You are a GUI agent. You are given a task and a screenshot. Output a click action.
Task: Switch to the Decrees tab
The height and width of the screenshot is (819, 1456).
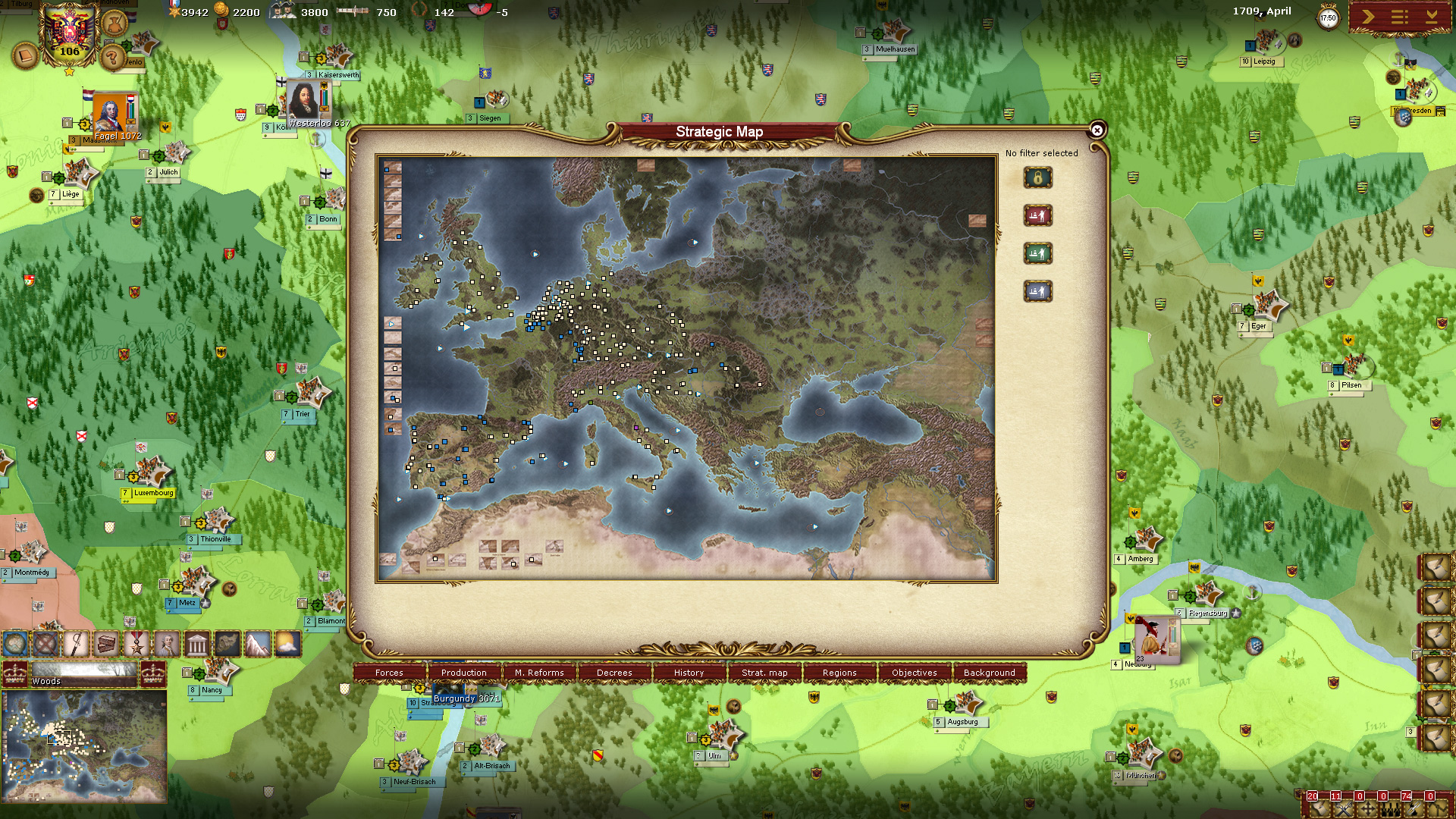pyautogui.click(x=614, y=673)
